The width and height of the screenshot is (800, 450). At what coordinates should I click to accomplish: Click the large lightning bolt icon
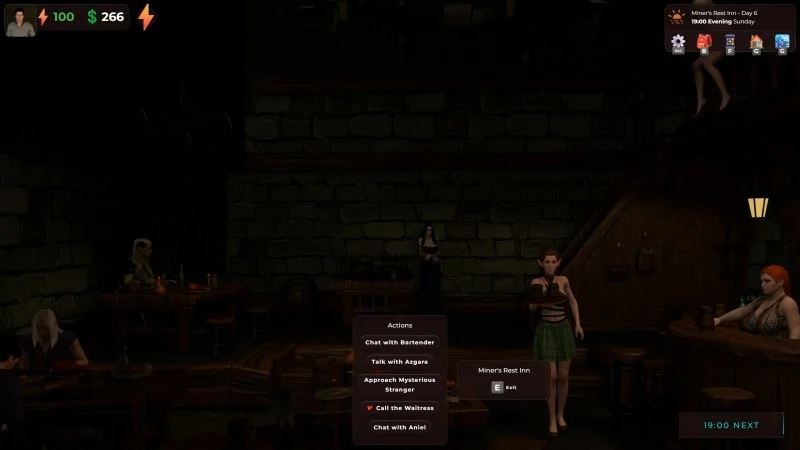[x=146, y=17]
